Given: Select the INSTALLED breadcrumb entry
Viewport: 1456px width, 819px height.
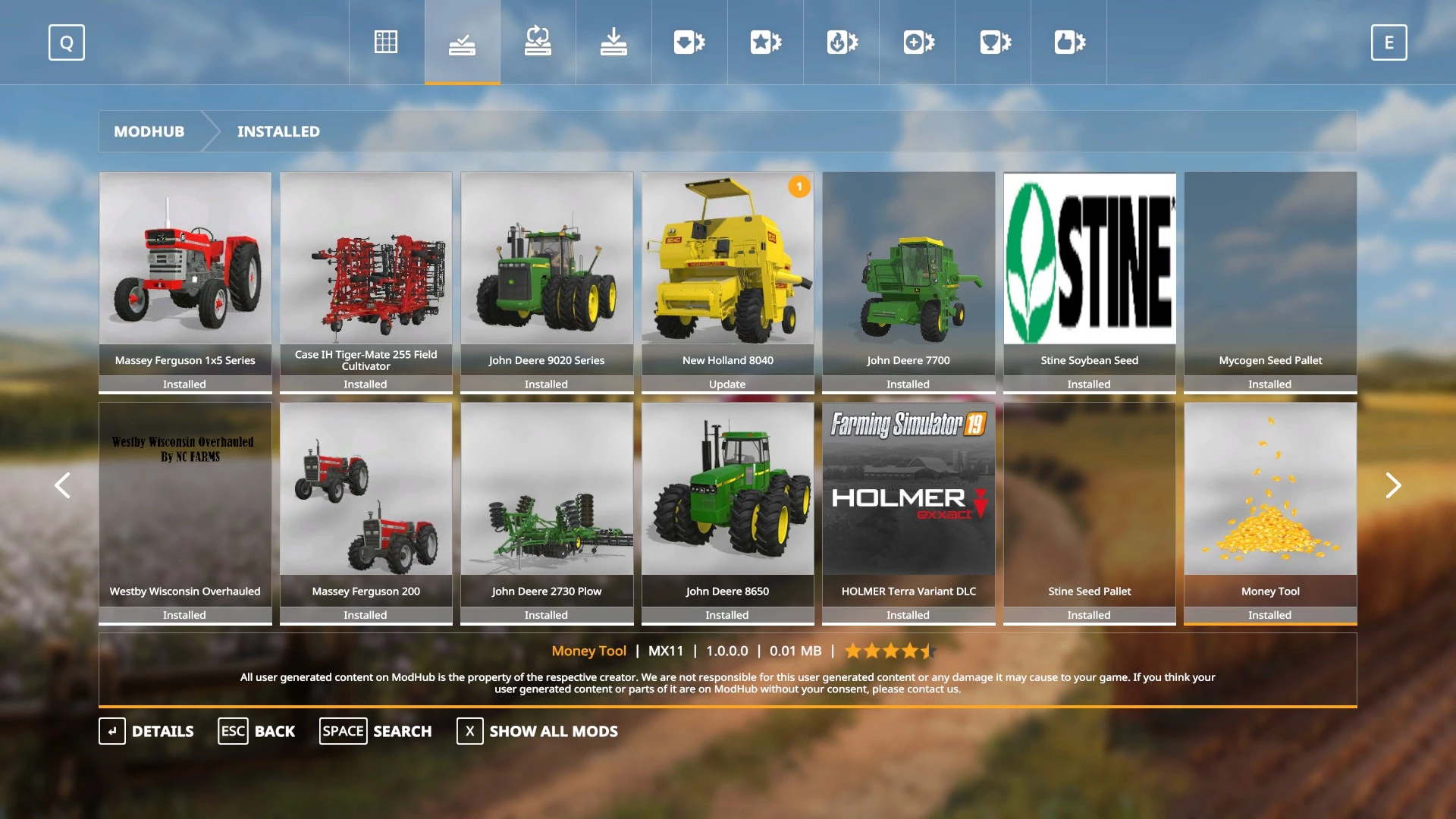Looking at the screenshot, I should (278, 131).
